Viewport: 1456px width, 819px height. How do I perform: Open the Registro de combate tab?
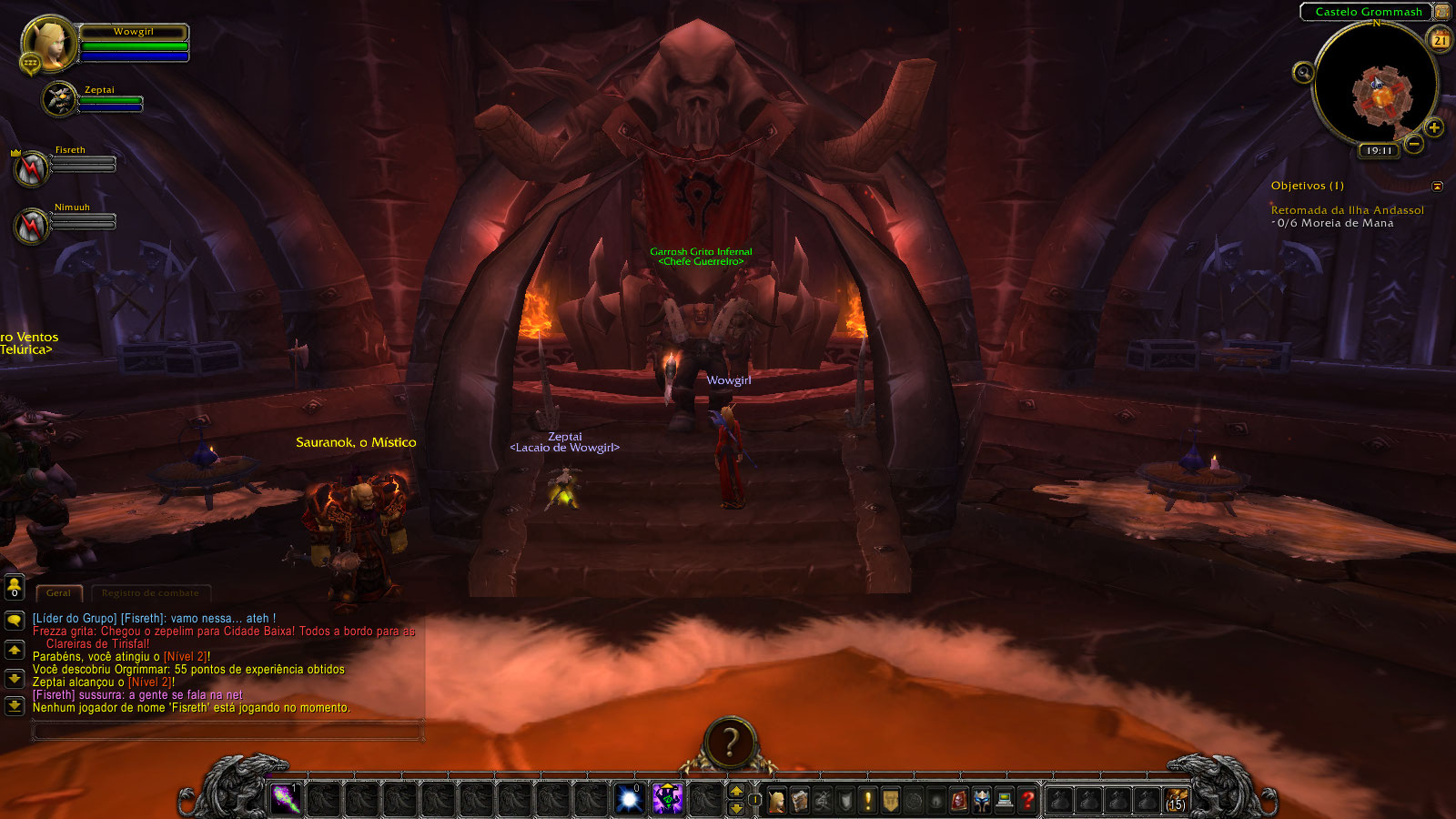coord(150,593)
